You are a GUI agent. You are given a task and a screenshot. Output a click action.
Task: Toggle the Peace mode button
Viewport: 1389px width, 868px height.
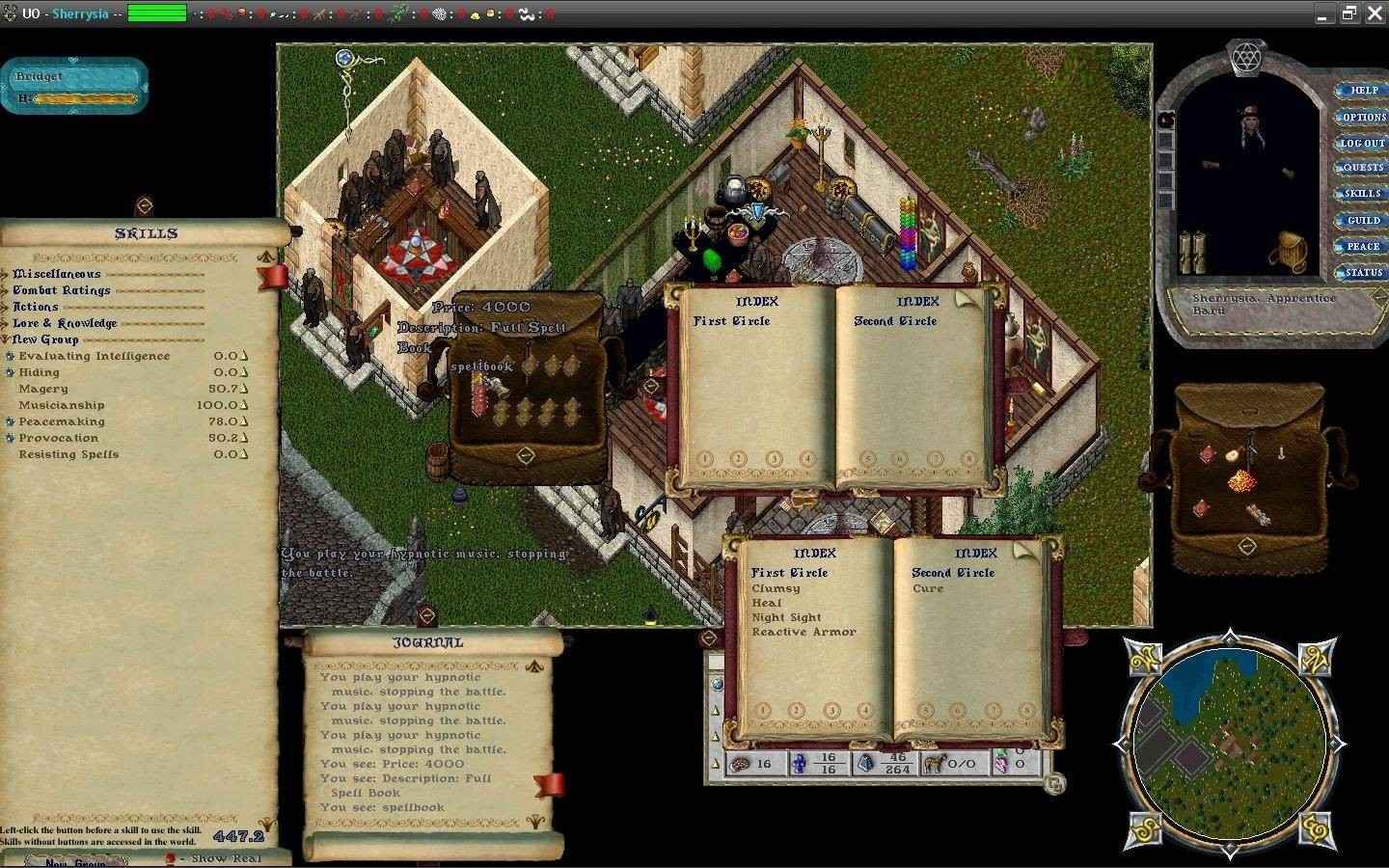1362,247
